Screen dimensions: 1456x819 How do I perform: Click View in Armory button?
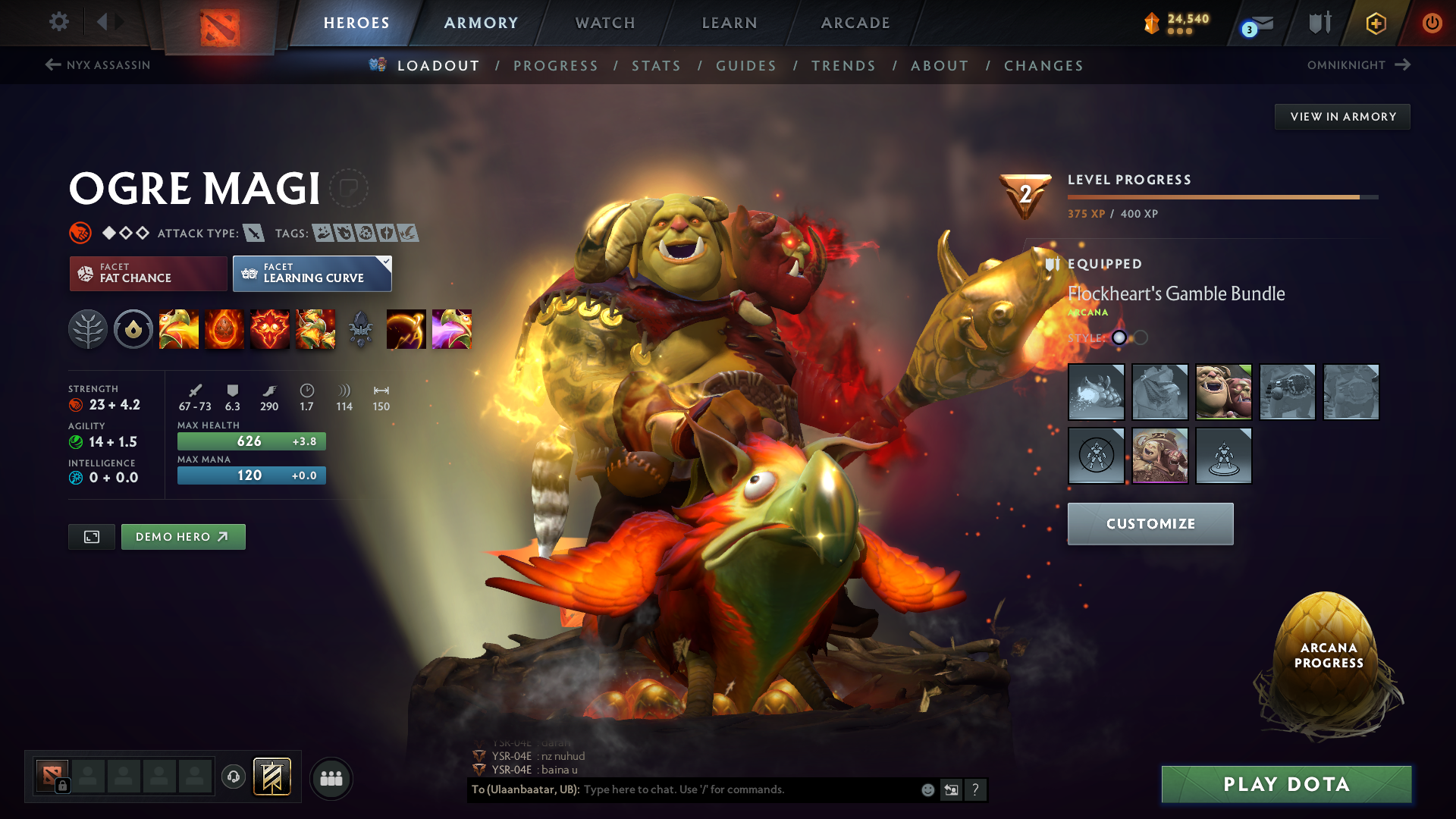tap(1342, 117)
